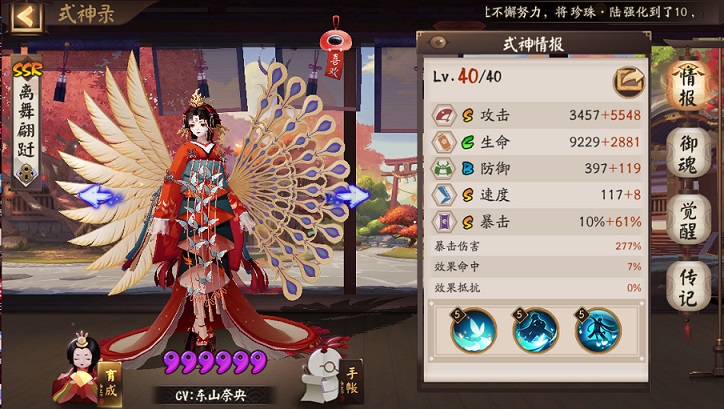This screenshot has height=409, width=724.
Task: Toggle the red 喜欢 favorite charm
Action: tap(334, 50)
